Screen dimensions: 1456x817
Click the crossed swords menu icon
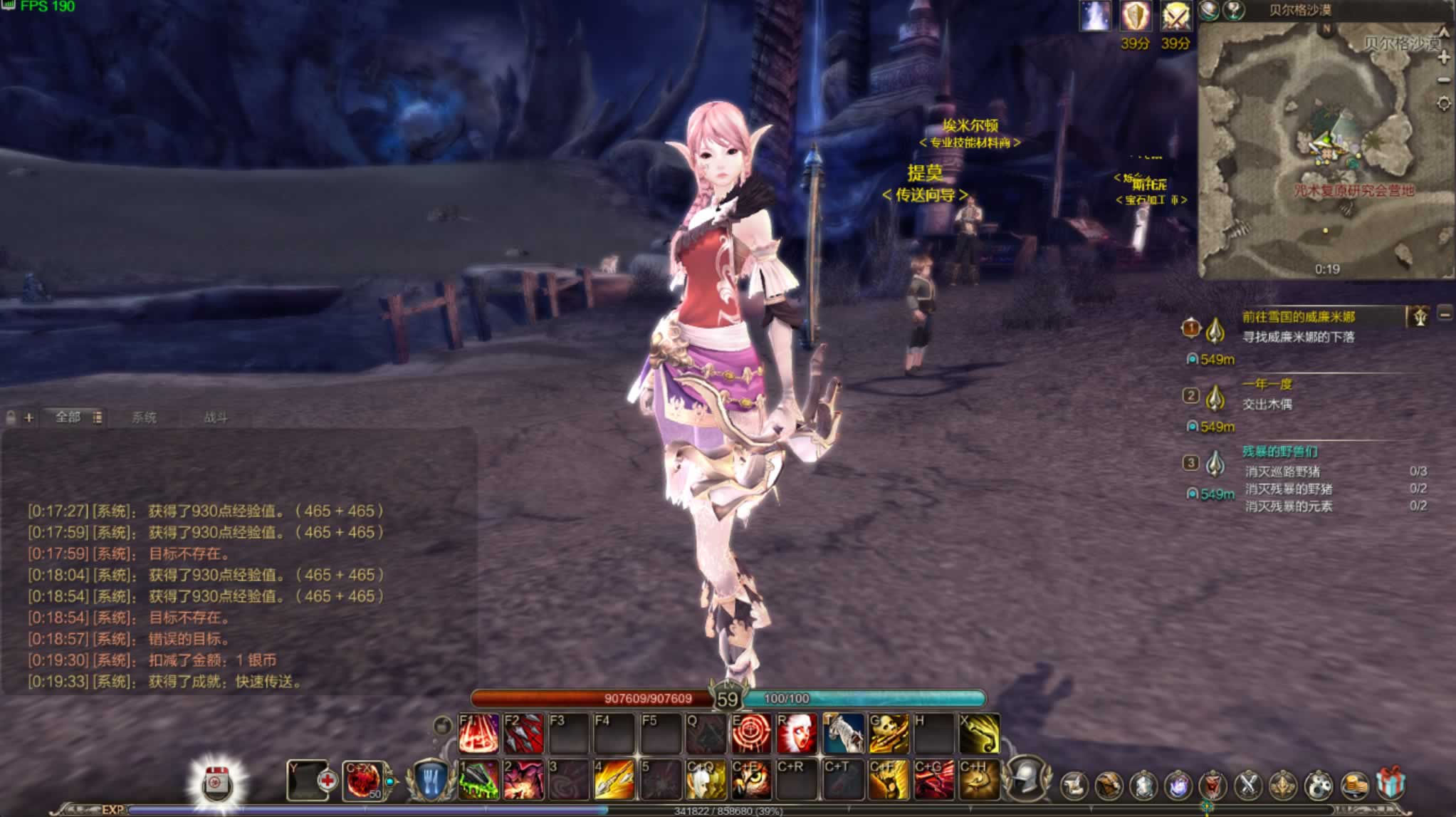pos(1247,785)
